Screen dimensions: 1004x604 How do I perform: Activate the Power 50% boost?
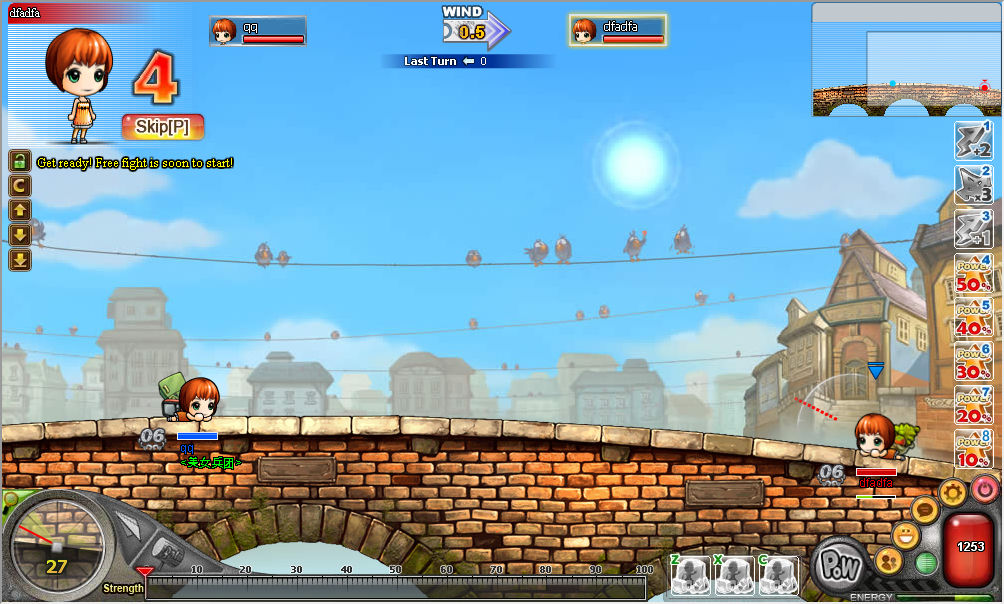click(x=972, y=274)
